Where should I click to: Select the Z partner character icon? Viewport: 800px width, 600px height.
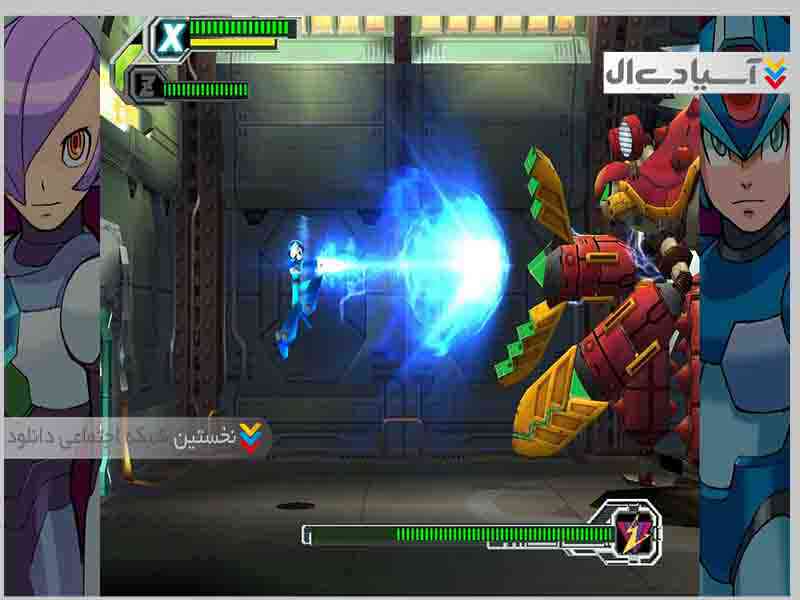pos(146,89)
